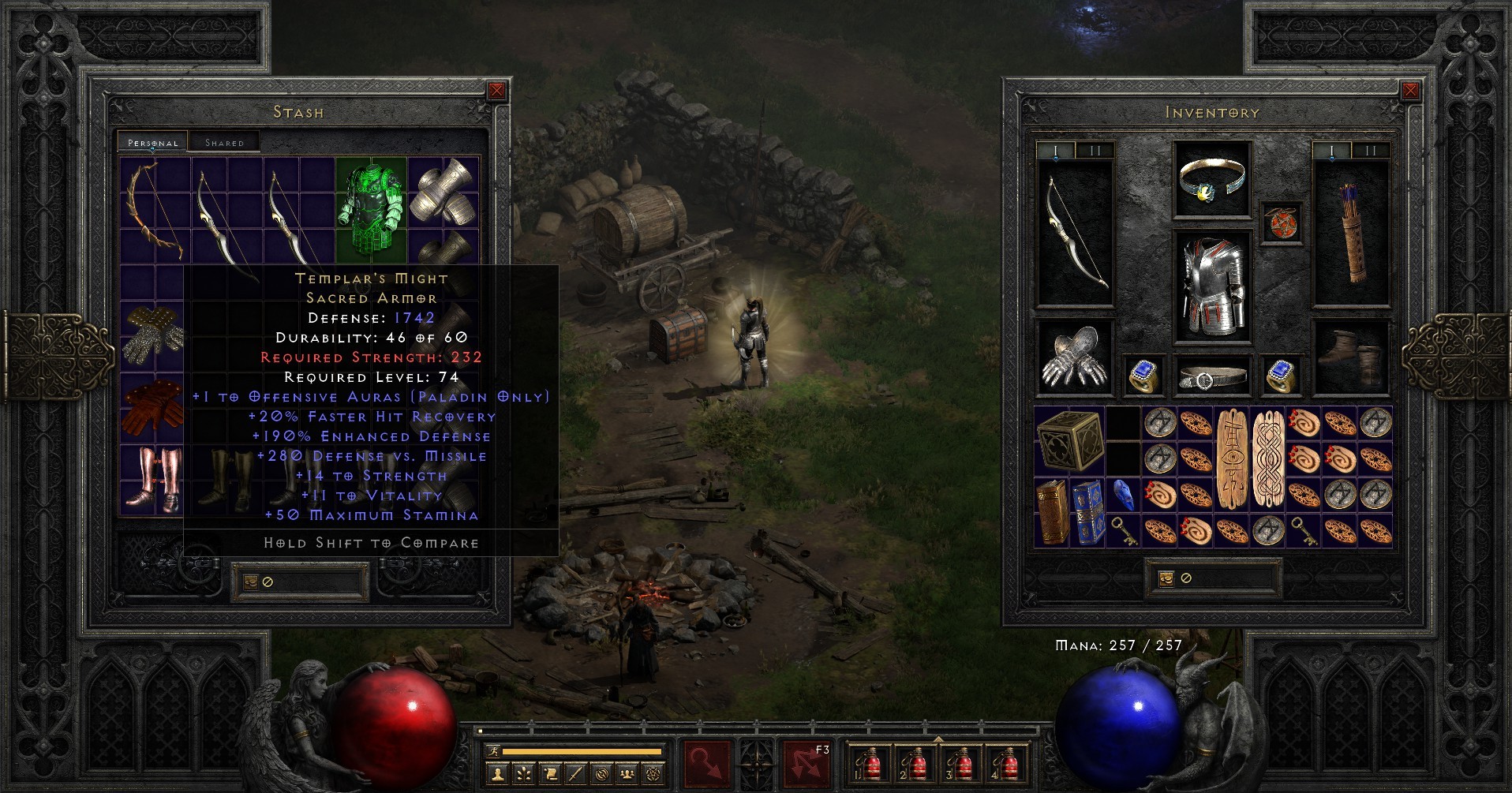This screenshot has width=1512, height=793.
Task: Open the character stats panel
Action: point(497,774)
